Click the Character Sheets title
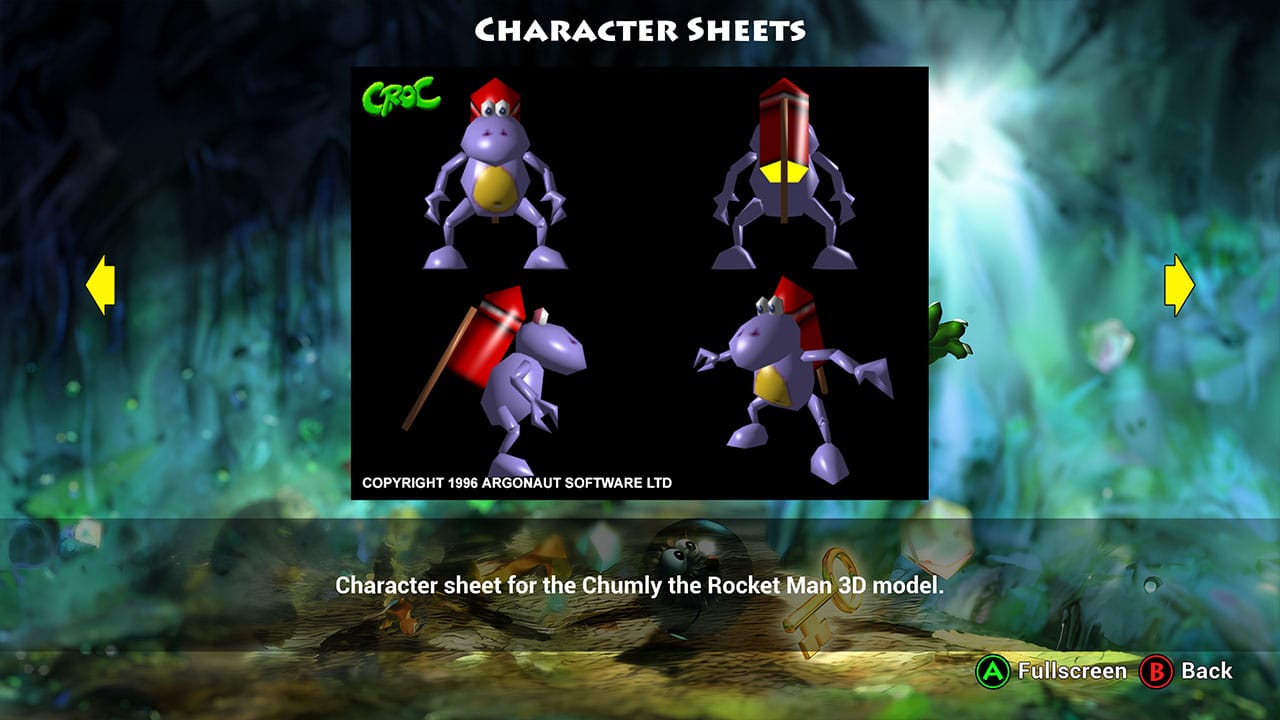This screenshot has width=1280, height=720. tap(640, 30)
